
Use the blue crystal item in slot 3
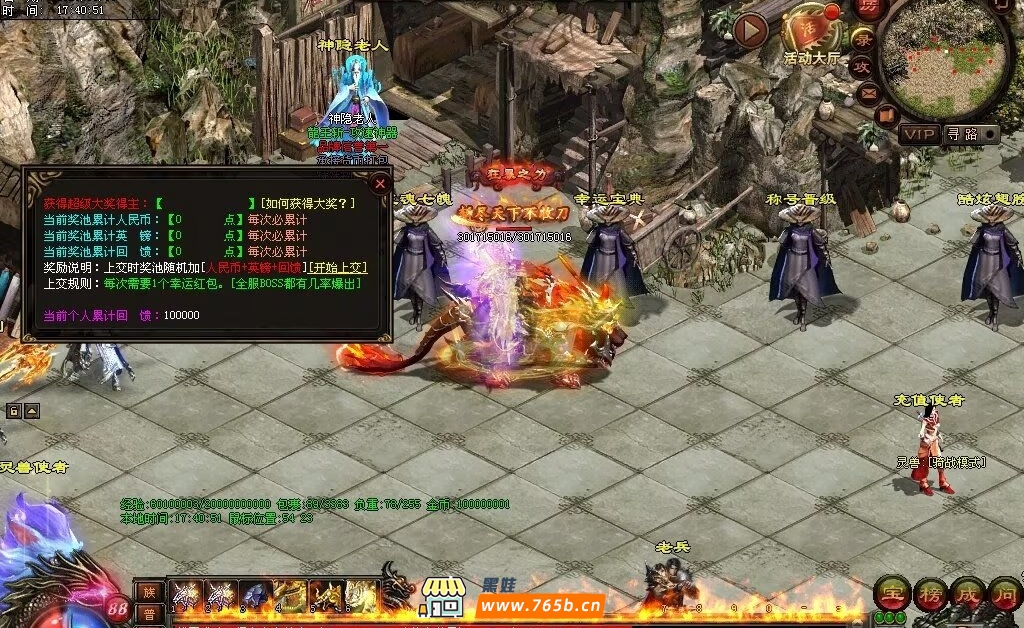coord(254,594)
